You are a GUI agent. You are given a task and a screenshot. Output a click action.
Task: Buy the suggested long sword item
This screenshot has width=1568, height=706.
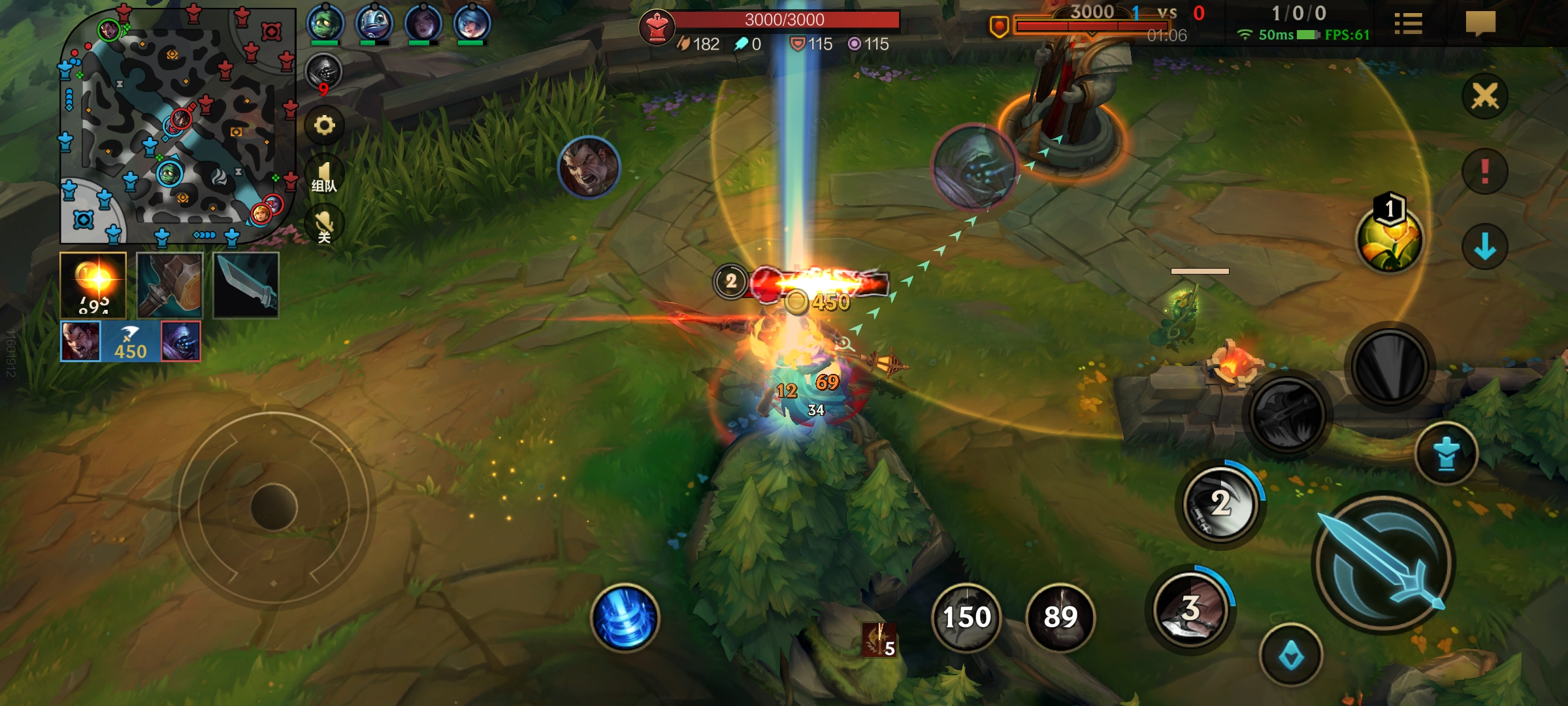click(246, 286)
